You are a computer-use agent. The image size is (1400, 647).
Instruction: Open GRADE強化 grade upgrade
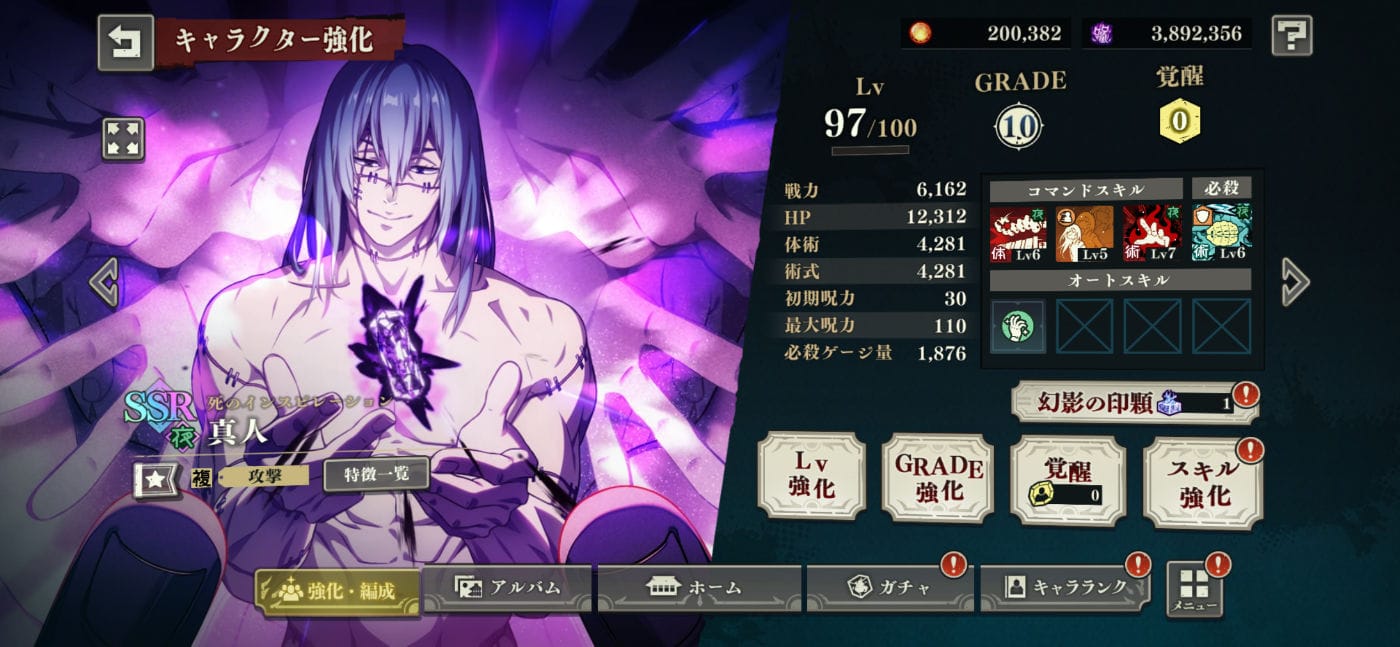(x=938, y=478)
